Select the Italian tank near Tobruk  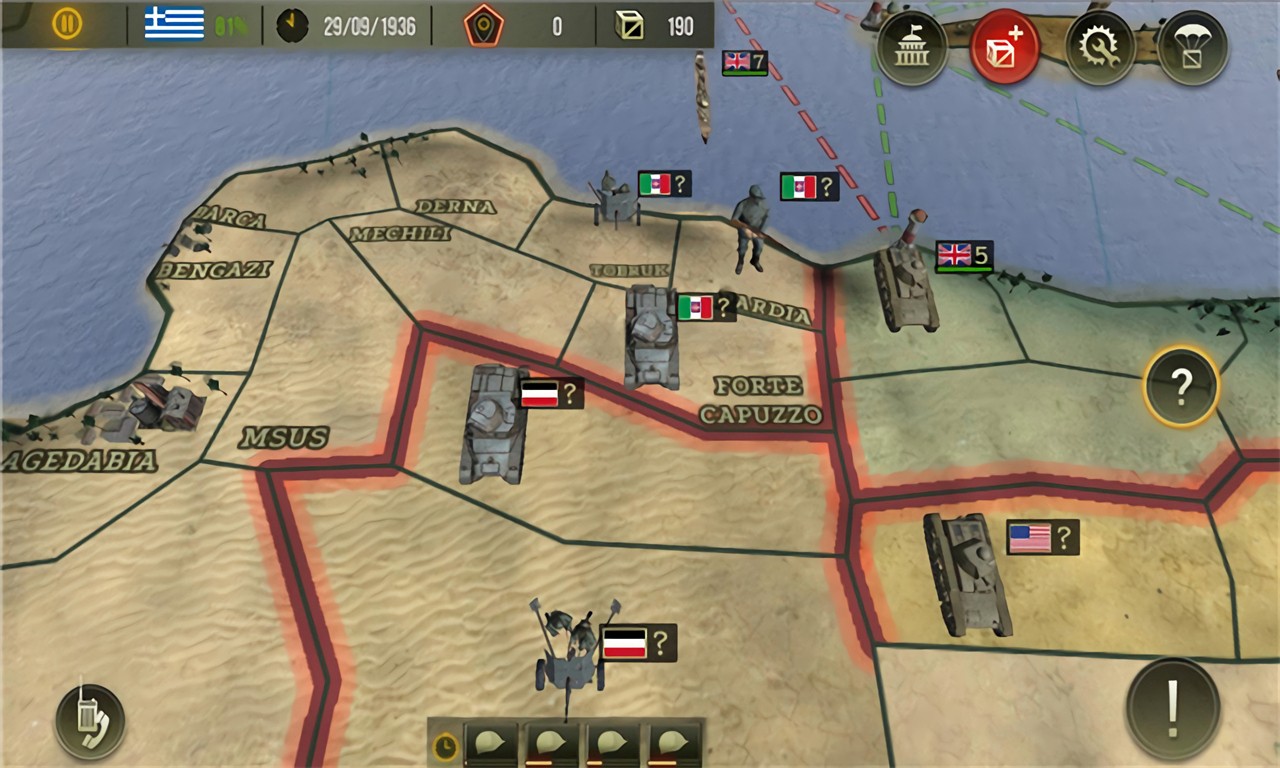pos(651,336)
